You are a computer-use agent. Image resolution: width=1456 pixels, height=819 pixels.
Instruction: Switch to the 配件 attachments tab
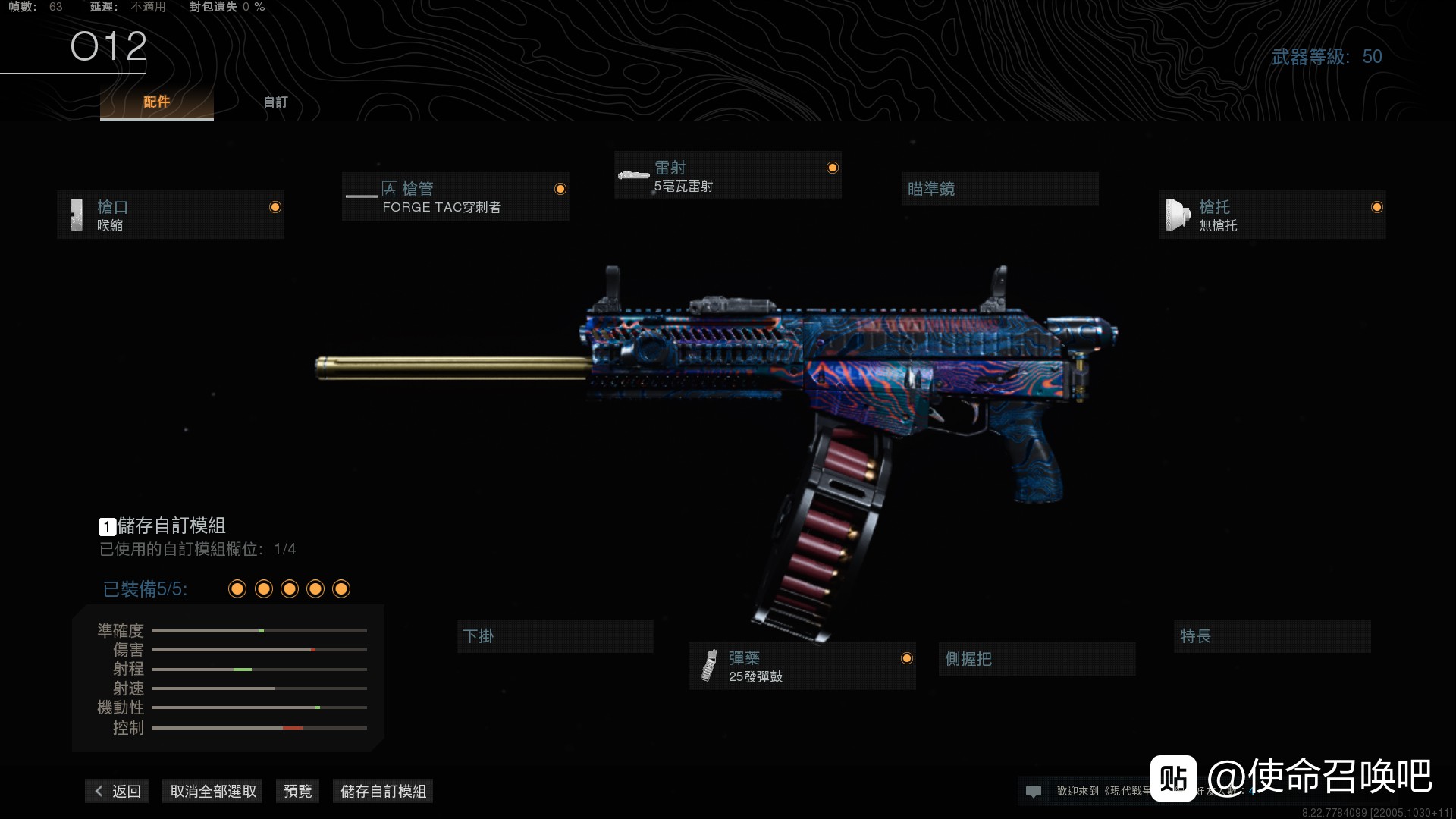(x=156, y=102)
